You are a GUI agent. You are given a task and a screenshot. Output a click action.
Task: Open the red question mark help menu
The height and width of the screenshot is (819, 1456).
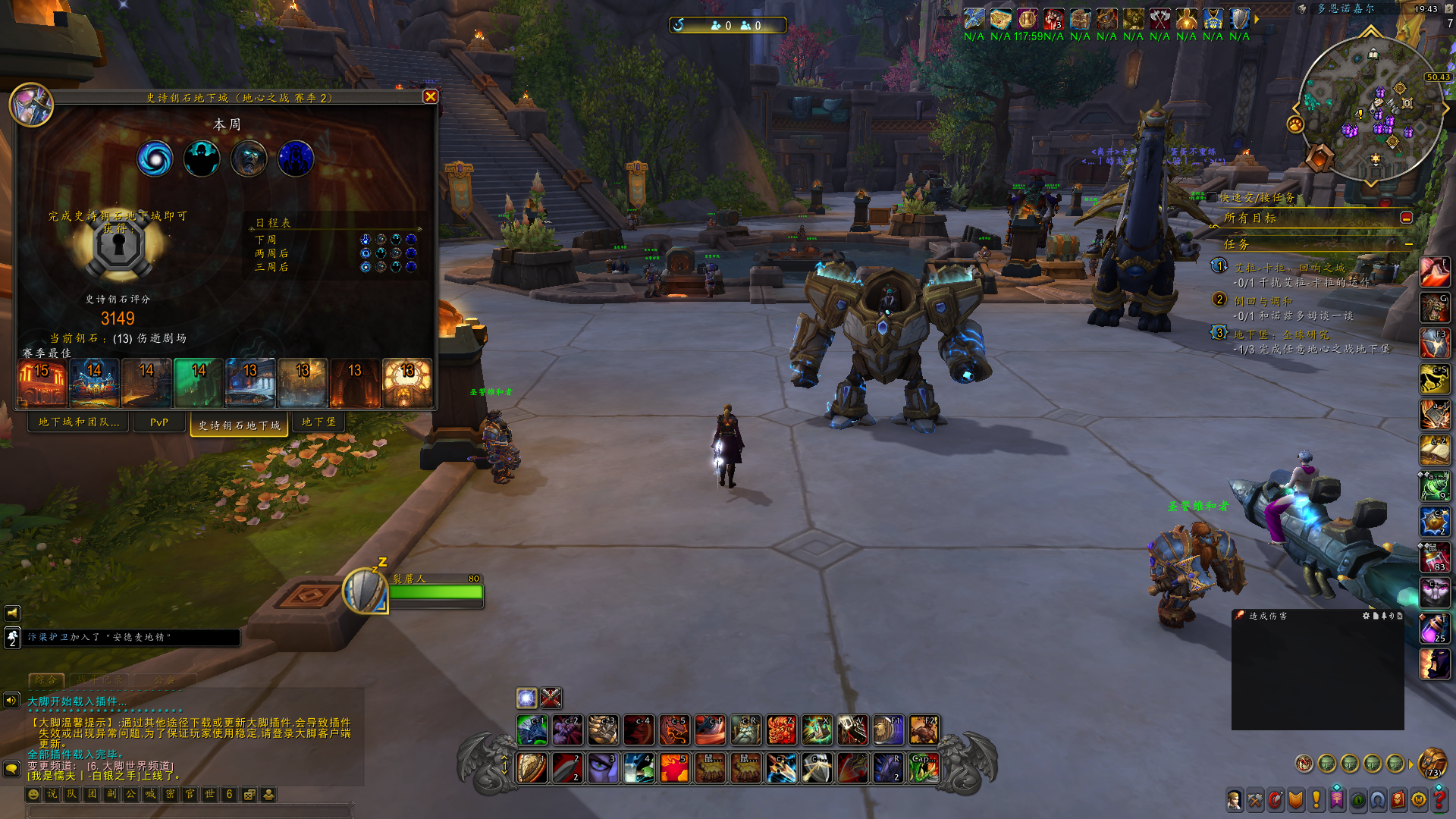coord(1438,799)
